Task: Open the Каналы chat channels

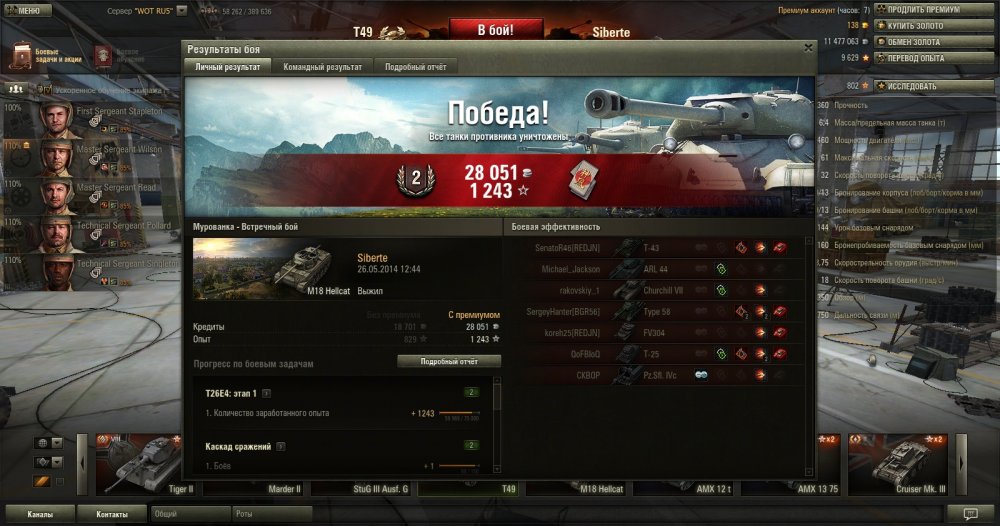Action: point(42,514)
